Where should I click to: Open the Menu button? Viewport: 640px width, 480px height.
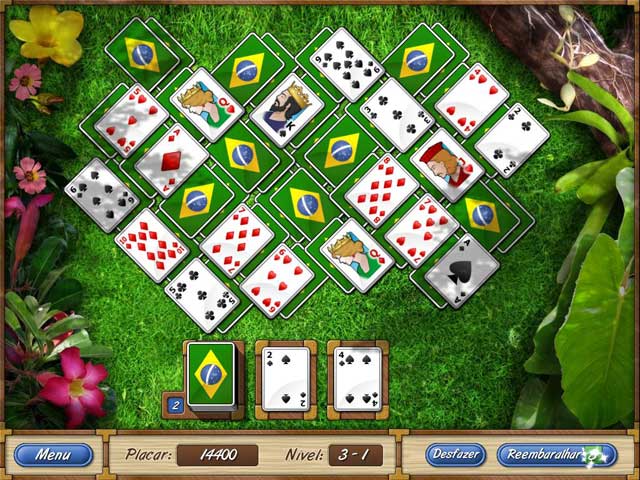53,455
